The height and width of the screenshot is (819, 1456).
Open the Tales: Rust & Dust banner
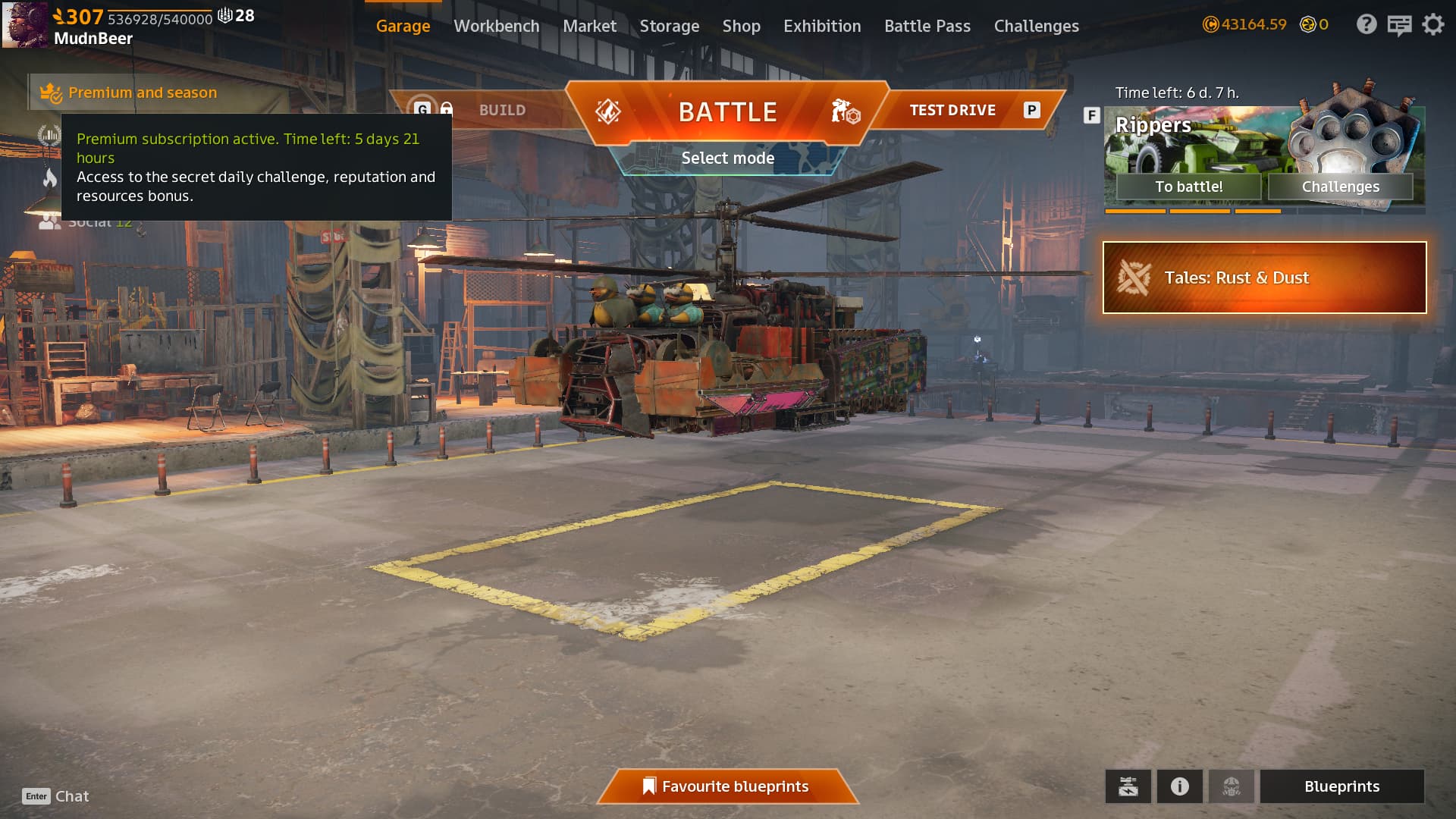pyautogui.click(x=1264, y=278)
